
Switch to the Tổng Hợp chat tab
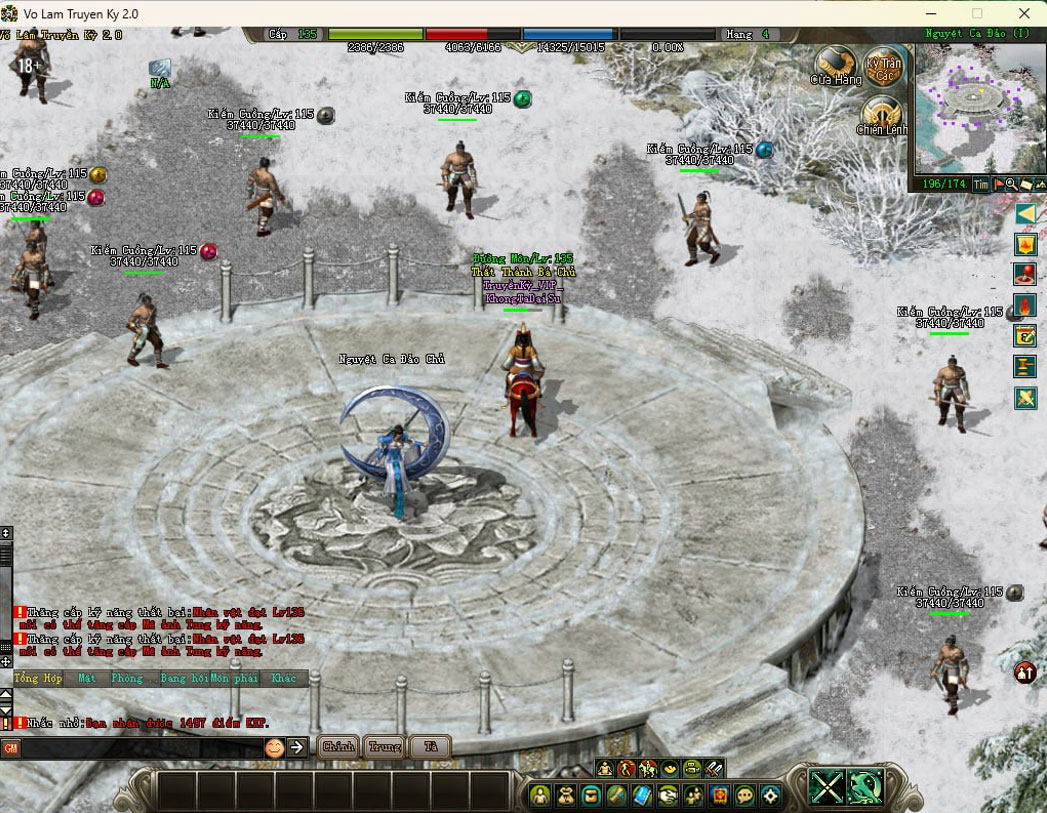pyautogui.click(x=37, y=678)
